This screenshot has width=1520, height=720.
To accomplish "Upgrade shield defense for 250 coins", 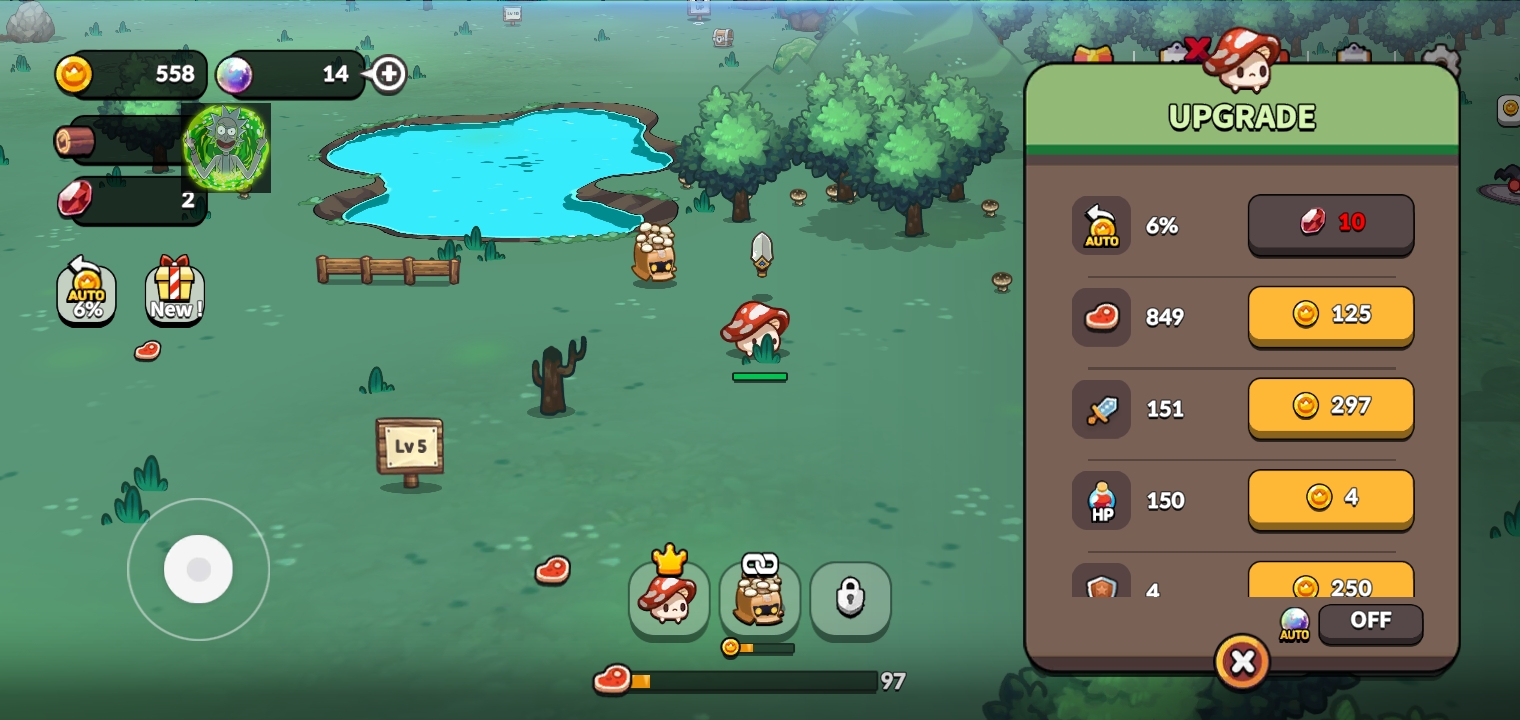I will click(1330, 584).
